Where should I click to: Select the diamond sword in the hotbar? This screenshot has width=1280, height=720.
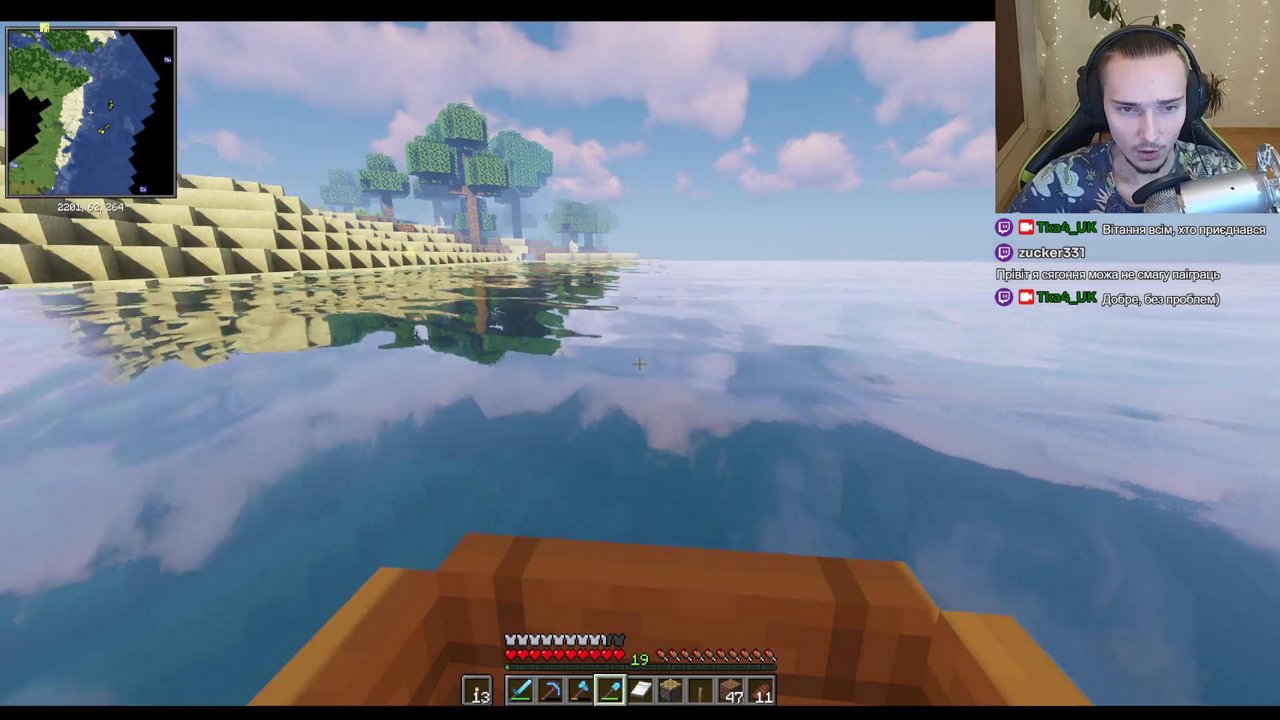(x=519, y=690)
